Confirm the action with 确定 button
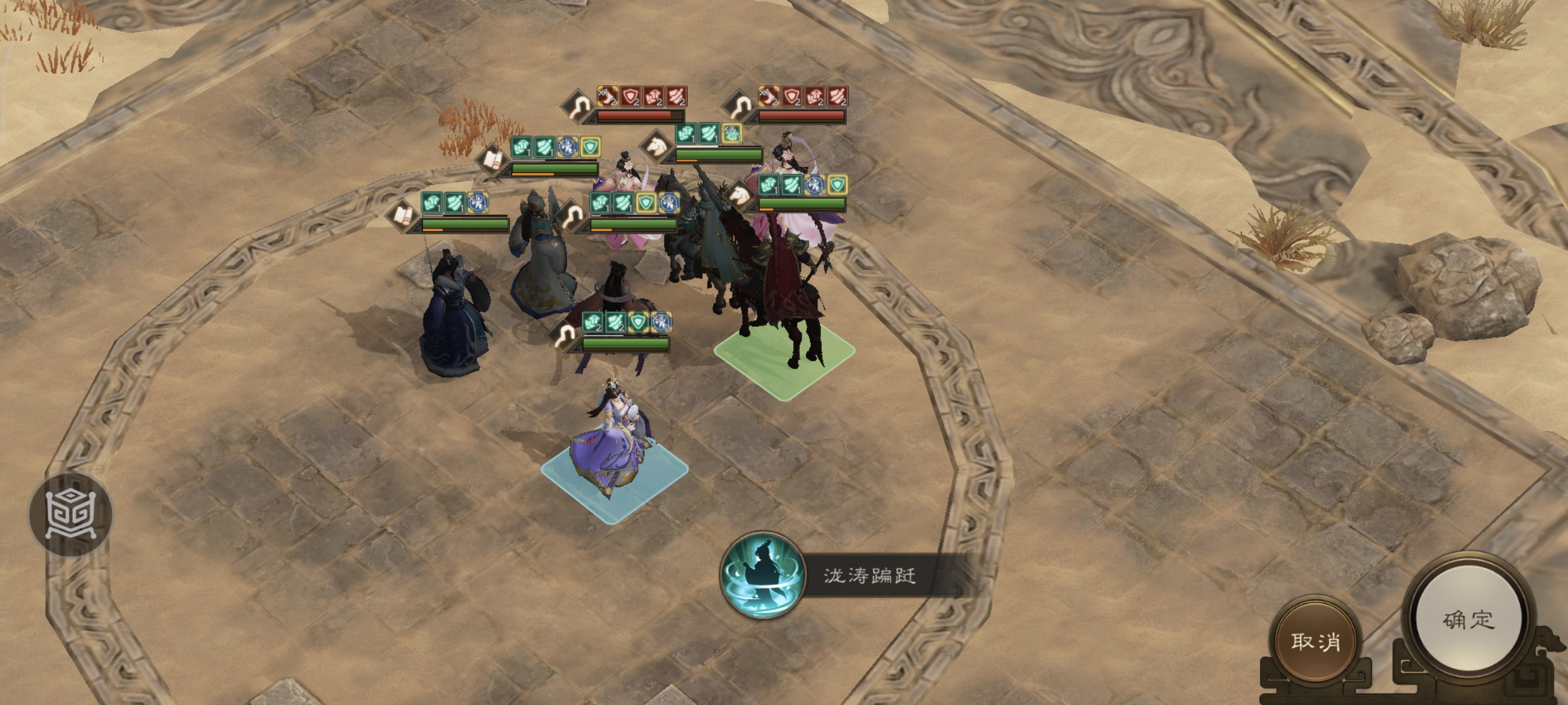Screen dimensions: 1568x705 point(1468,619)
